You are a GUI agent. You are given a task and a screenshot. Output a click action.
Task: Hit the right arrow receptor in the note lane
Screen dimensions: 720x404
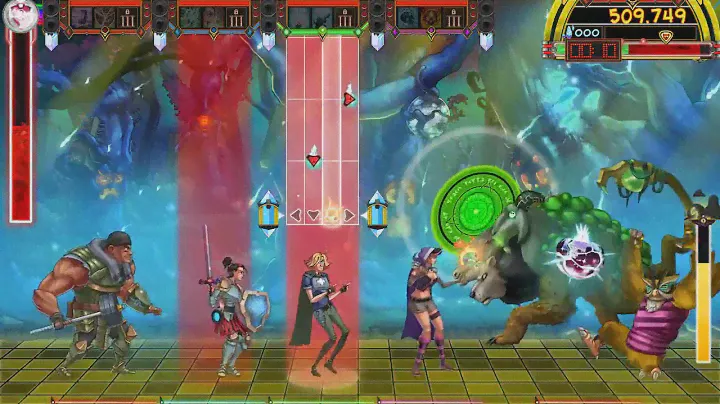[x=349, y=215]
